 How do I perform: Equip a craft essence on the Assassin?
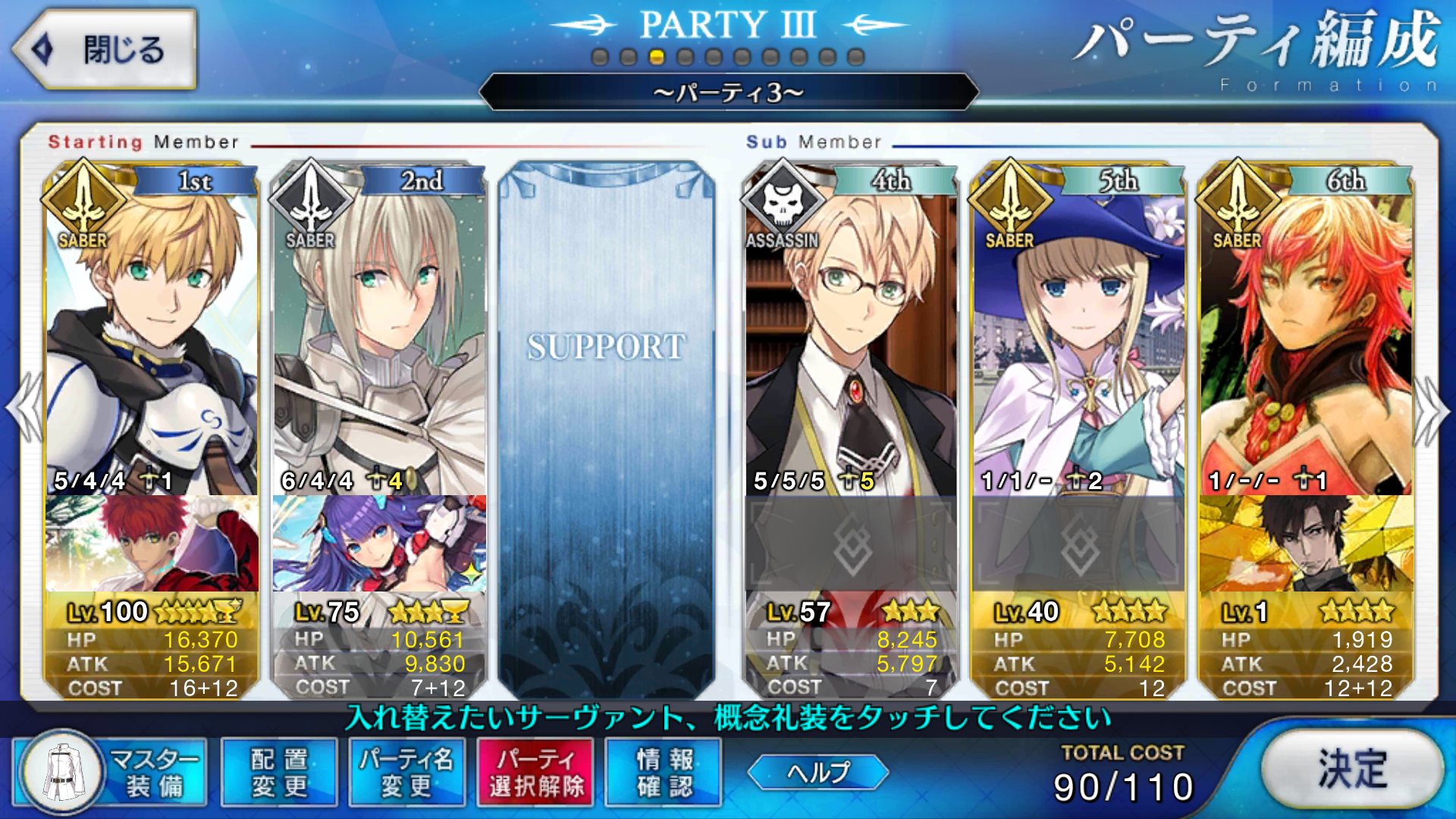(x=851, y=544)
